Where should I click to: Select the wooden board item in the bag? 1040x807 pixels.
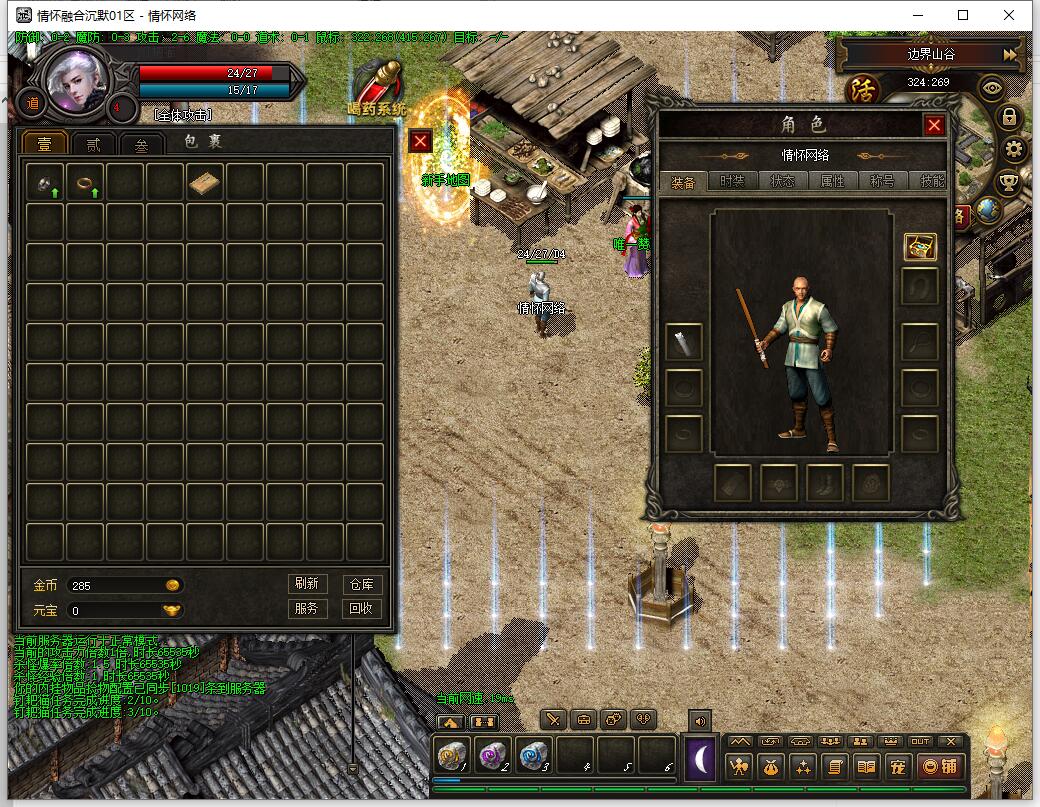tap(205, 182)
